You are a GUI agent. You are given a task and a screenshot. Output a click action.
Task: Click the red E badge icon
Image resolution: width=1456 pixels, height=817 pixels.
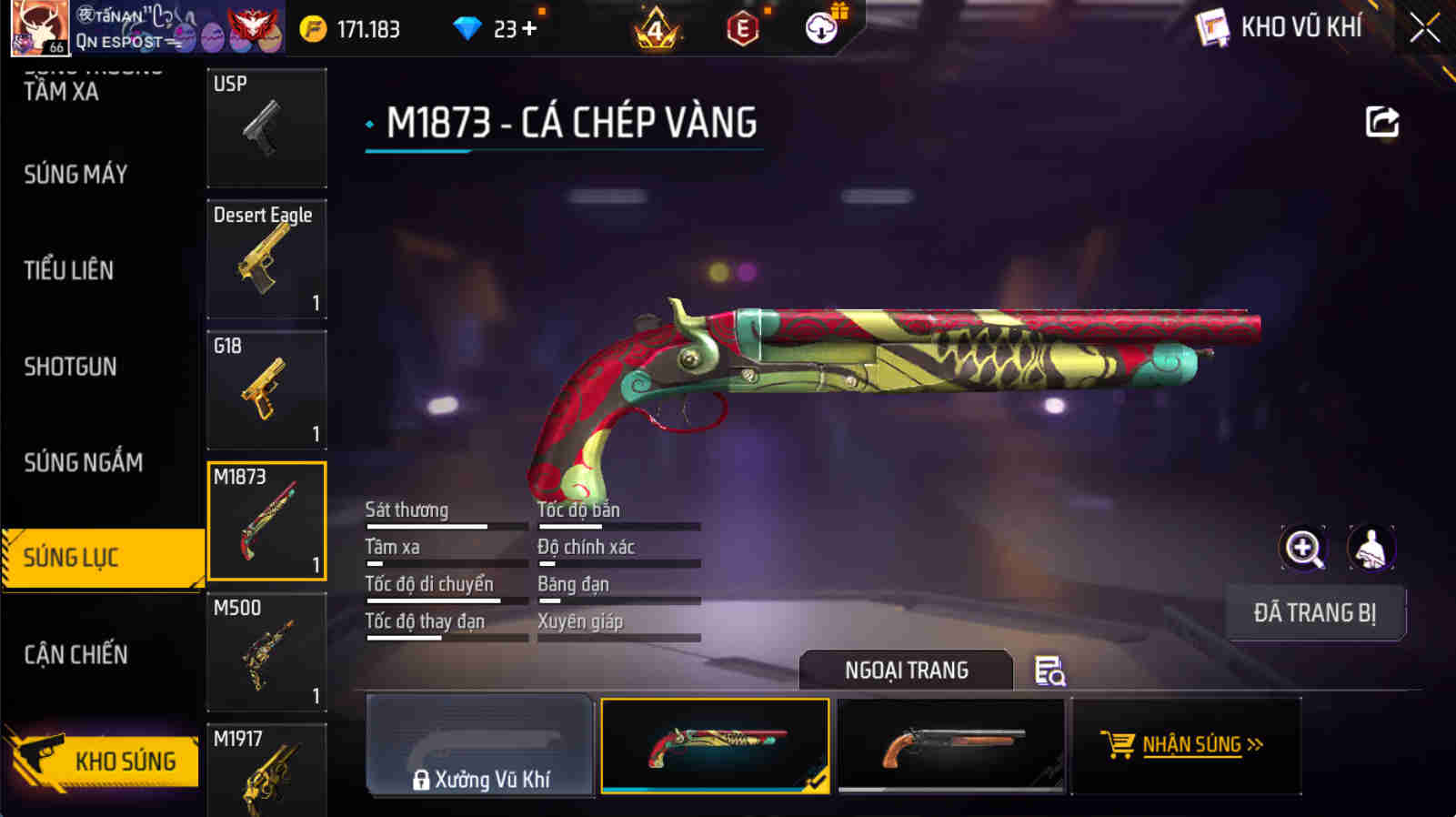click(742, 28)
